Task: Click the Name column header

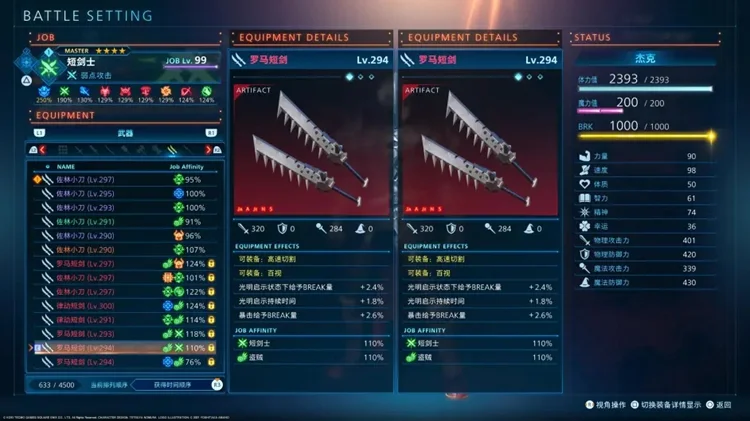Action: click(x=66, y=167)
